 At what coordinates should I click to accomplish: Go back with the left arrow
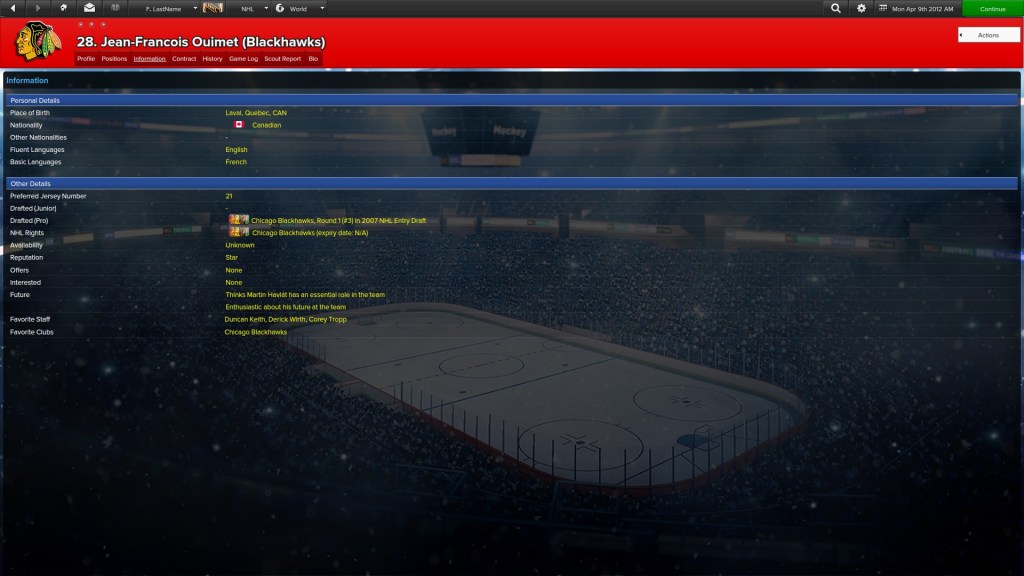point(13,8)
